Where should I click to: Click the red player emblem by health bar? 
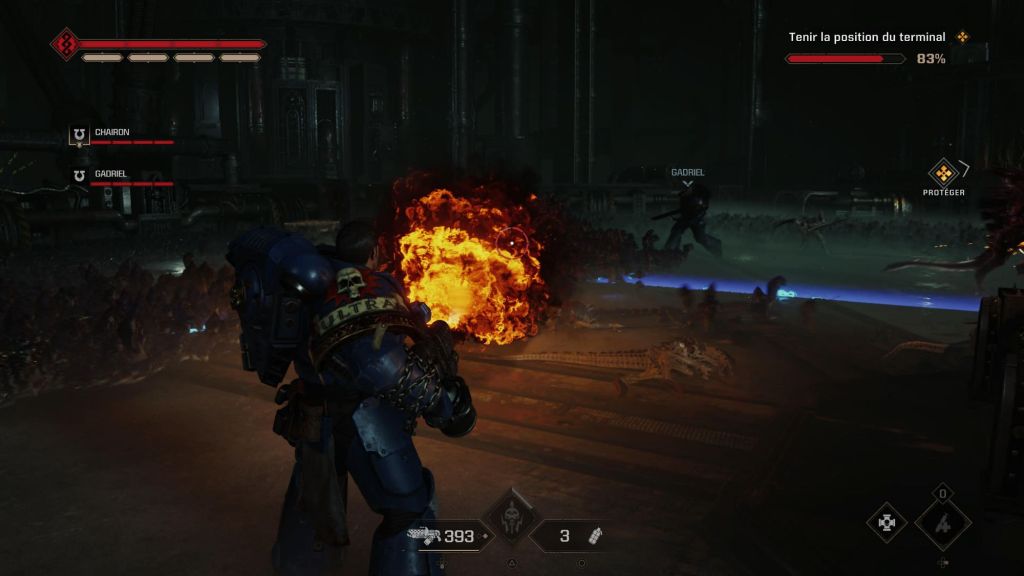[x=66, y=44]
